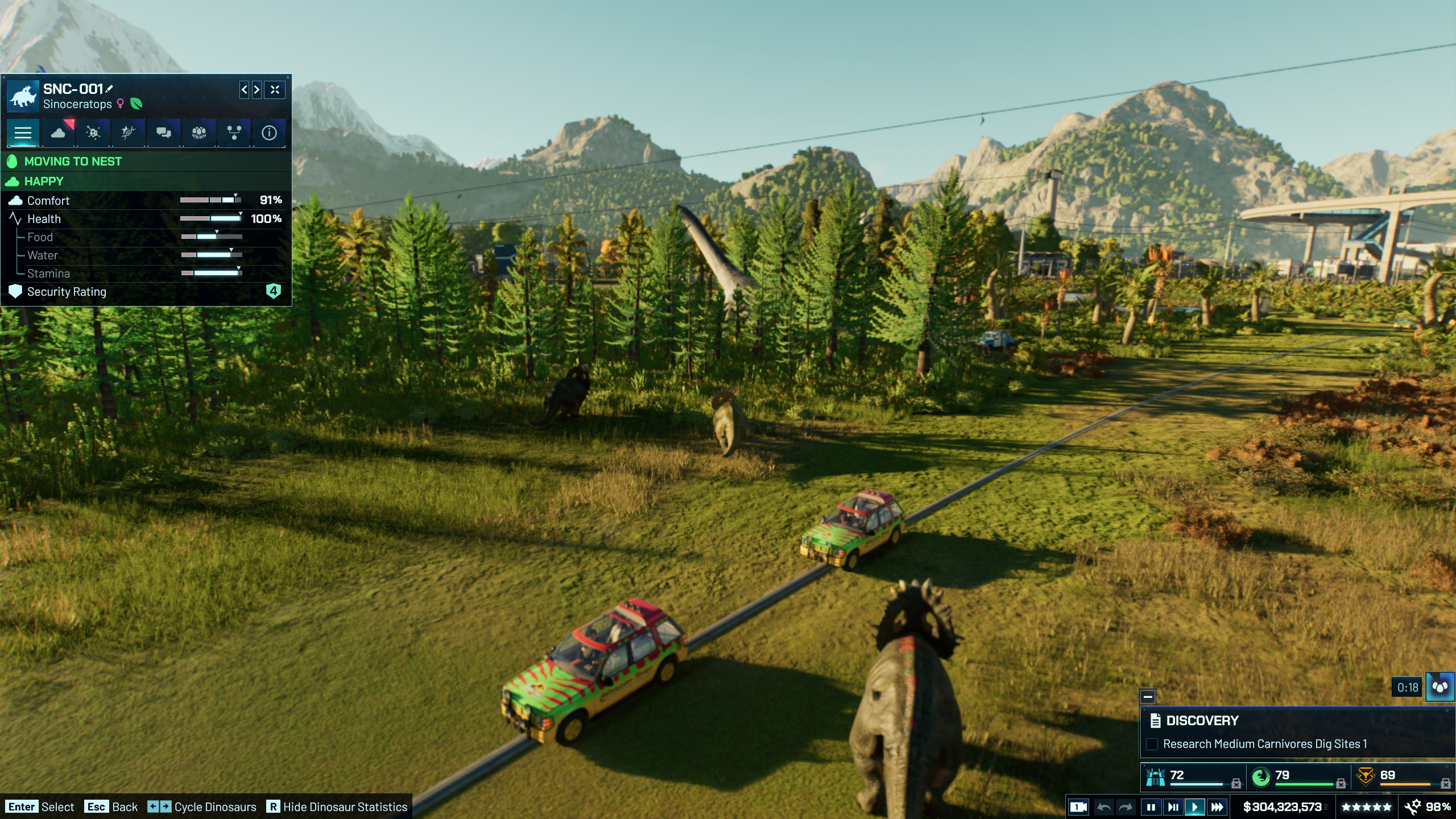The width and height of the screenshot is (1456, 819).
Task: Open the disease and injuries tab
Action: click(93, 133)
